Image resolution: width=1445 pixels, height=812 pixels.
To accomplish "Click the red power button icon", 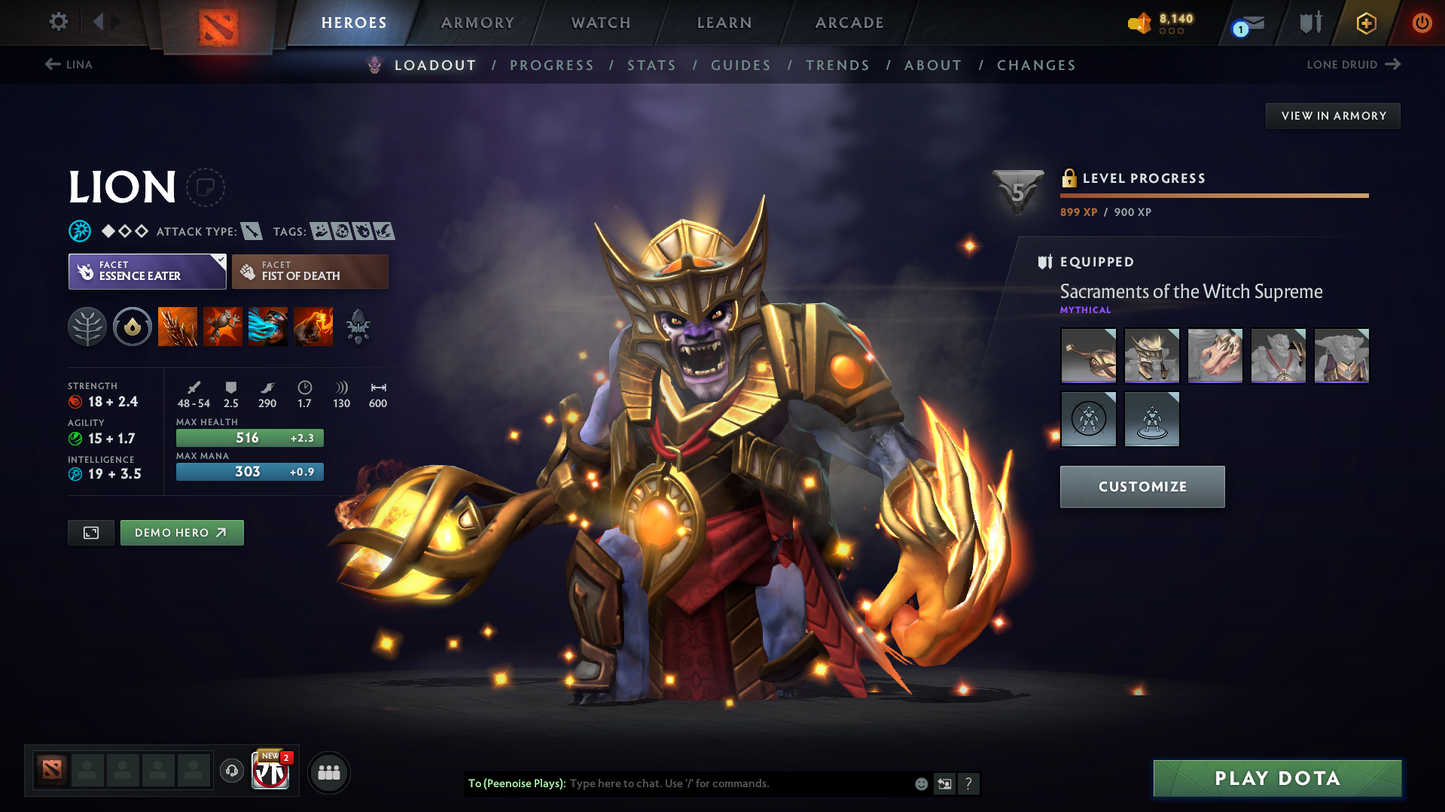I will coord(1422,23).
